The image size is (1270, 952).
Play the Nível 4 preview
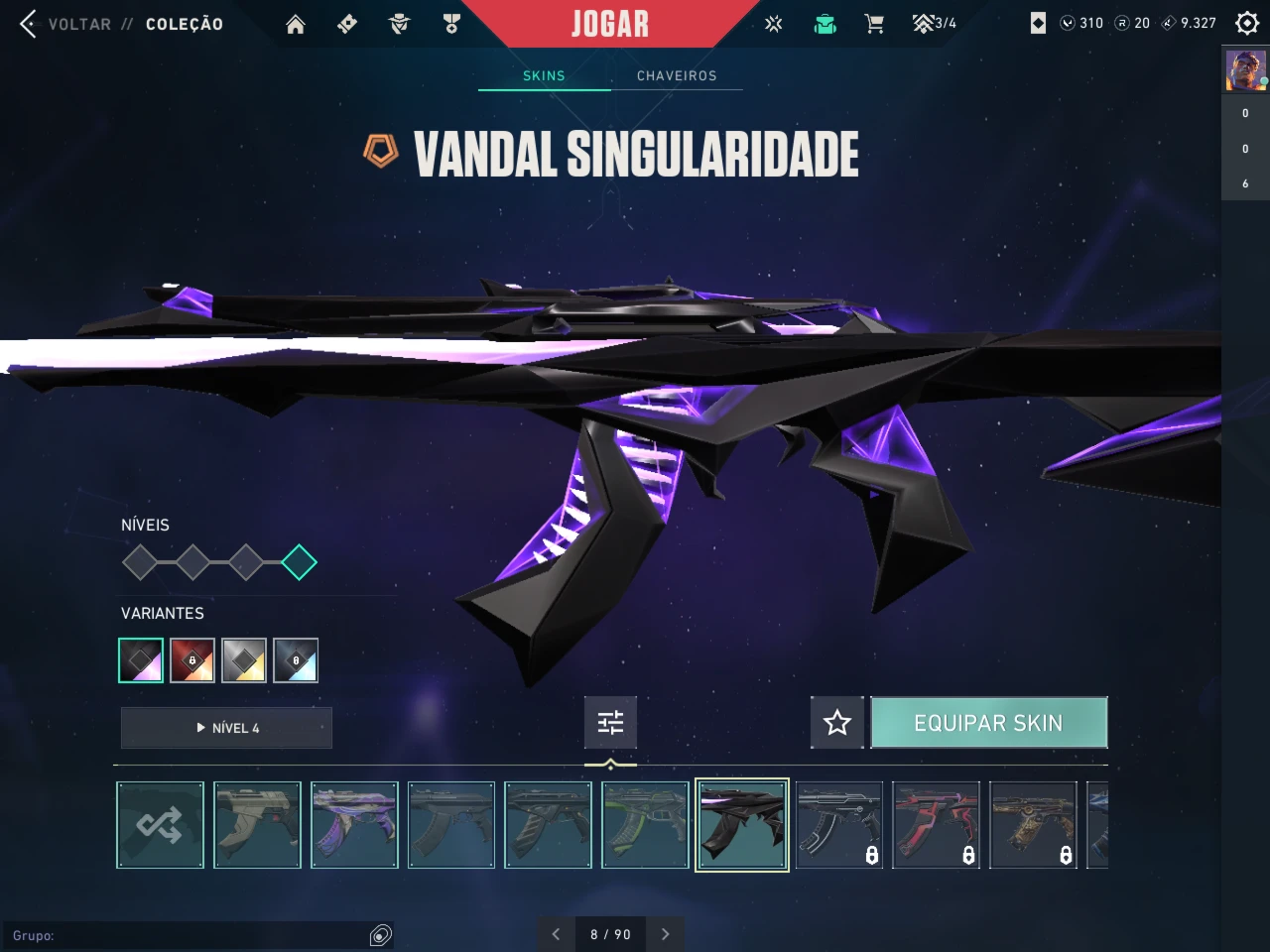pyautogui.click(x=226, y=728)
